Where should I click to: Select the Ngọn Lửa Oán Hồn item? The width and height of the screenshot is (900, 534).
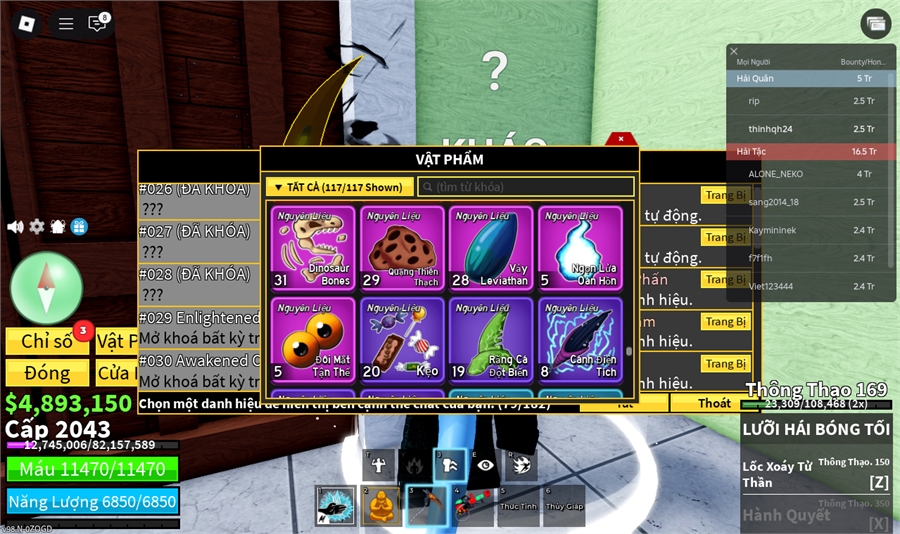pyautogui.click(x=580, y=248)
